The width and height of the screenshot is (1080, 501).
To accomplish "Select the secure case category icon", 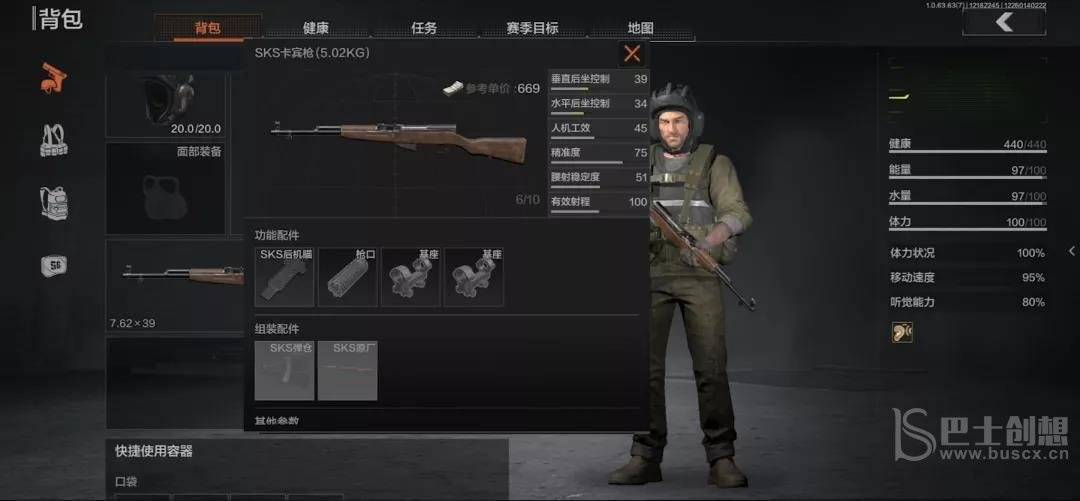I will click(x=53, y=265).
